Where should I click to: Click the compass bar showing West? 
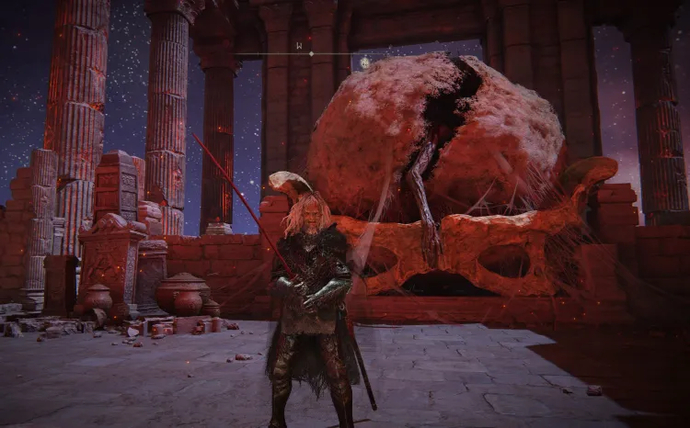point(309,52)
